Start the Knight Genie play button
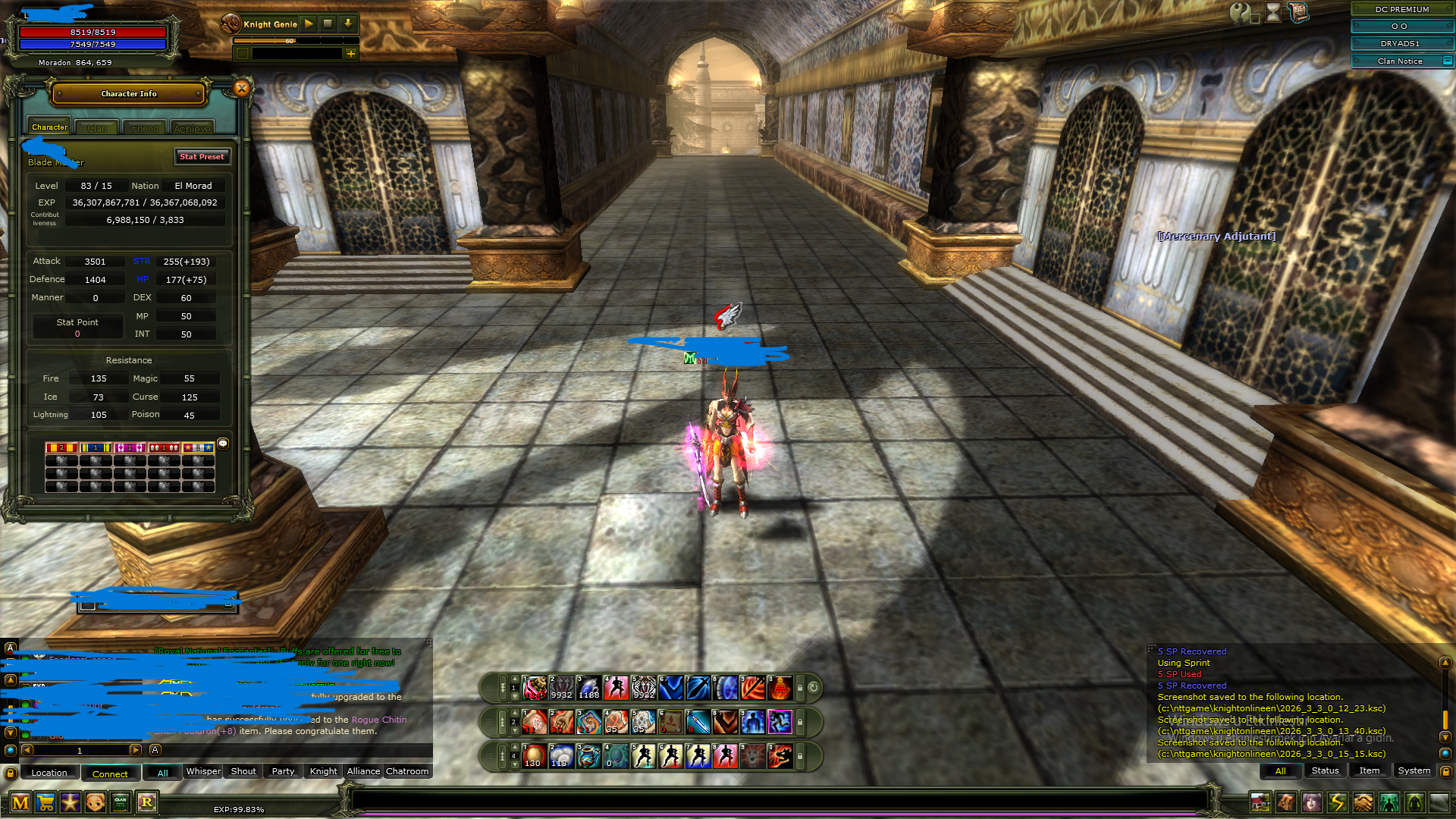 309,24
